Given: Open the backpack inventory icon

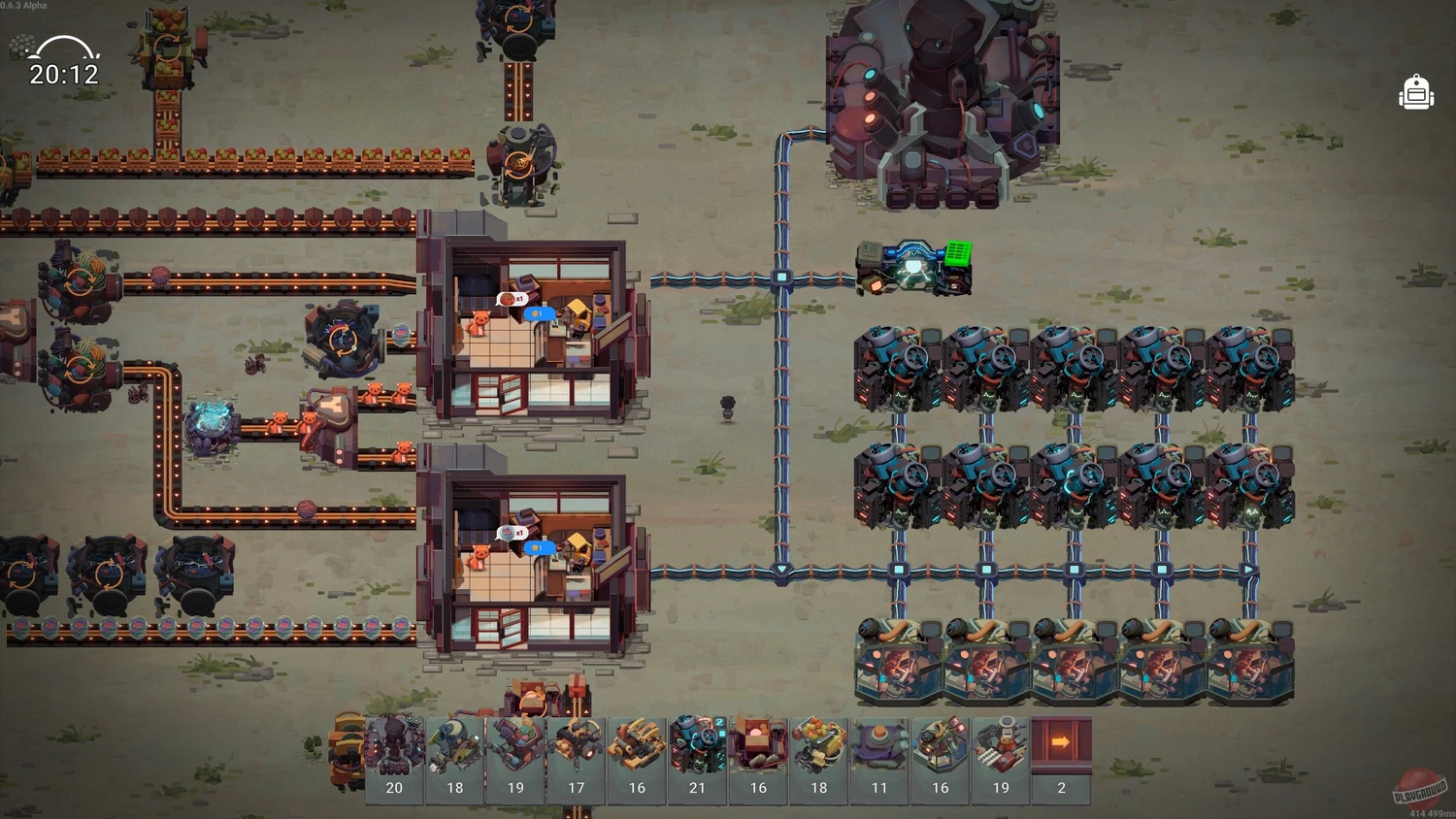Looking at the screenshot, I should click(x=1416, y=93).
